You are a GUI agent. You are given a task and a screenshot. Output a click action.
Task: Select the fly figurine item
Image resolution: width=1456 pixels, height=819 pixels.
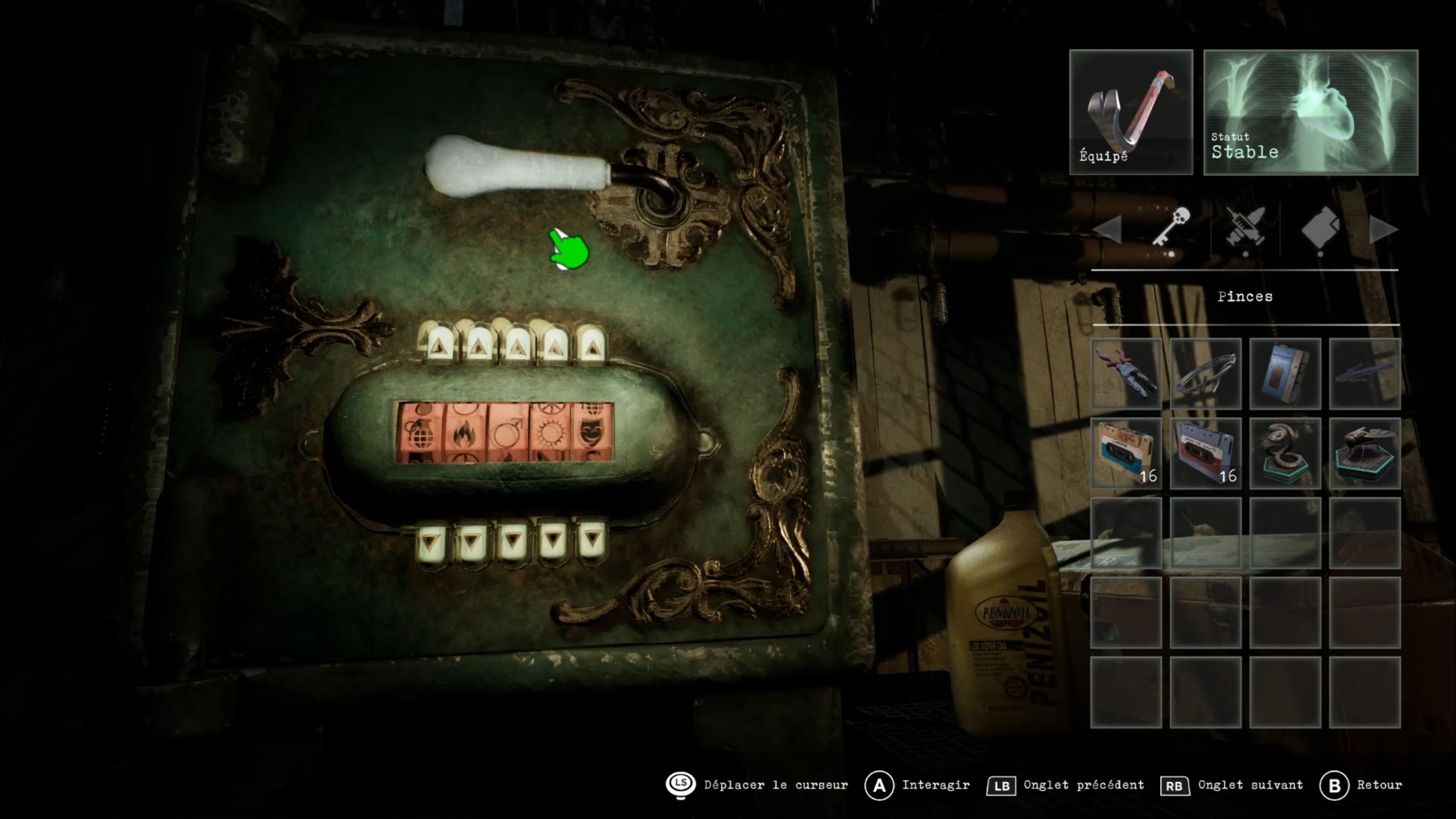[x=1364, y=453]
